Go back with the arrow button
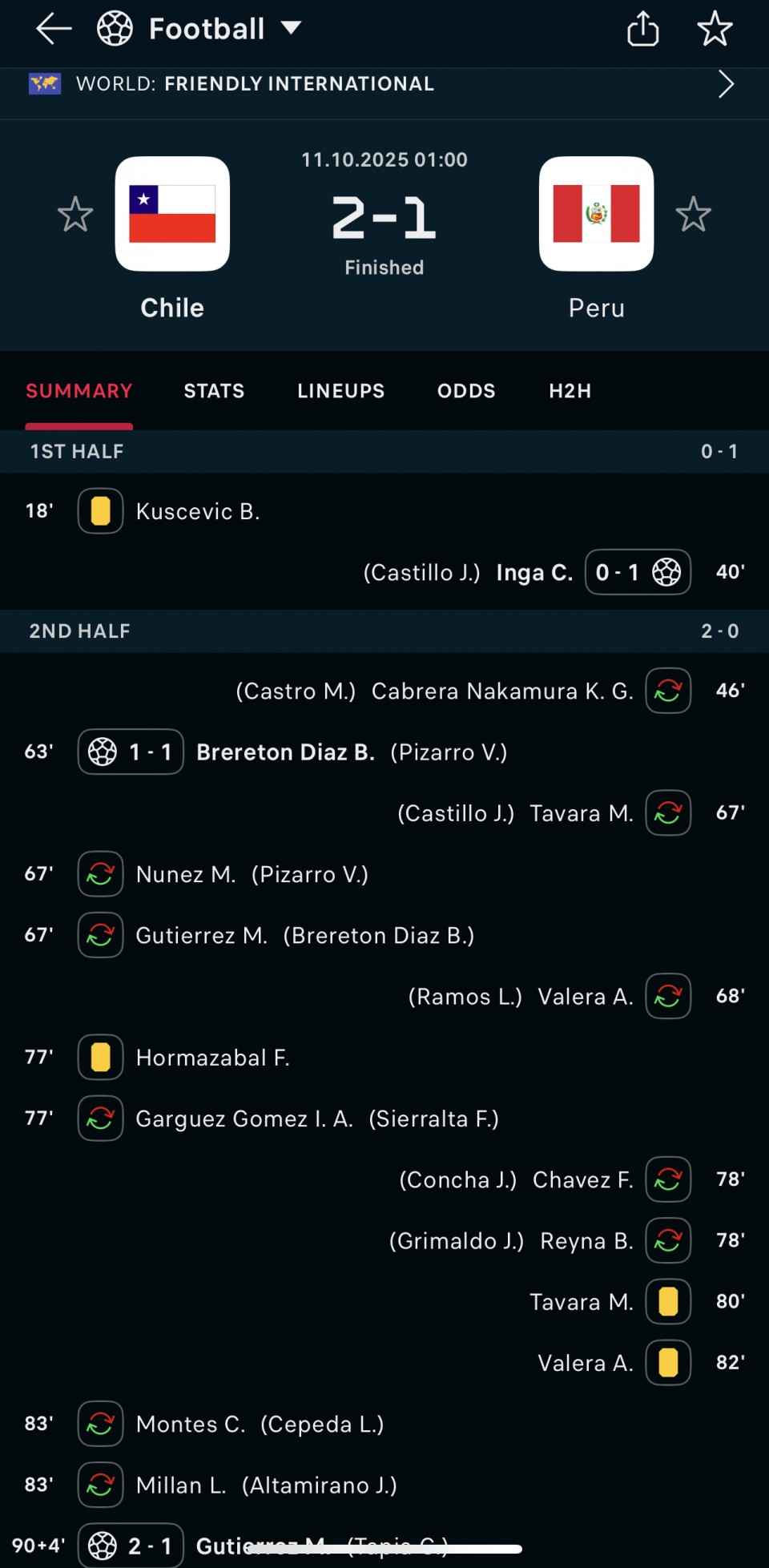 (54, 30)
